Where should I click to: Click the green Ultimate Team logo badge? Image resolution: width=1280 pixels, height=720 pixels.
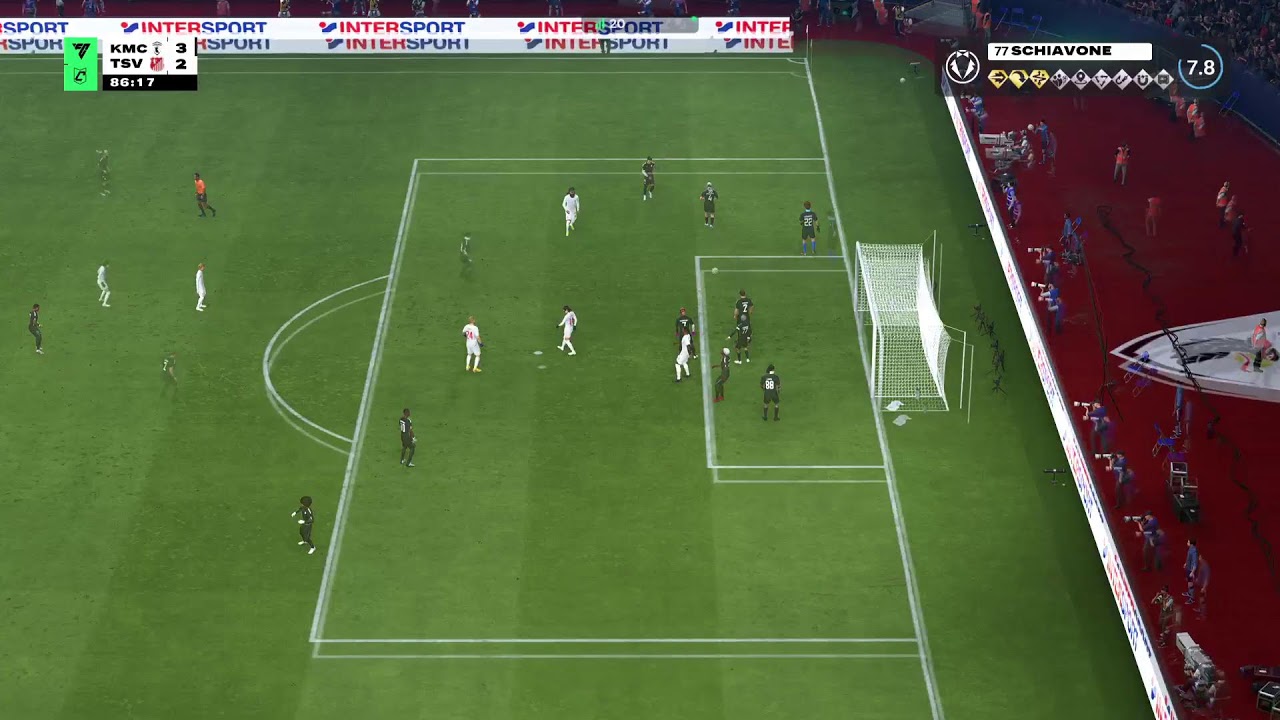click(x=81, y=63)
